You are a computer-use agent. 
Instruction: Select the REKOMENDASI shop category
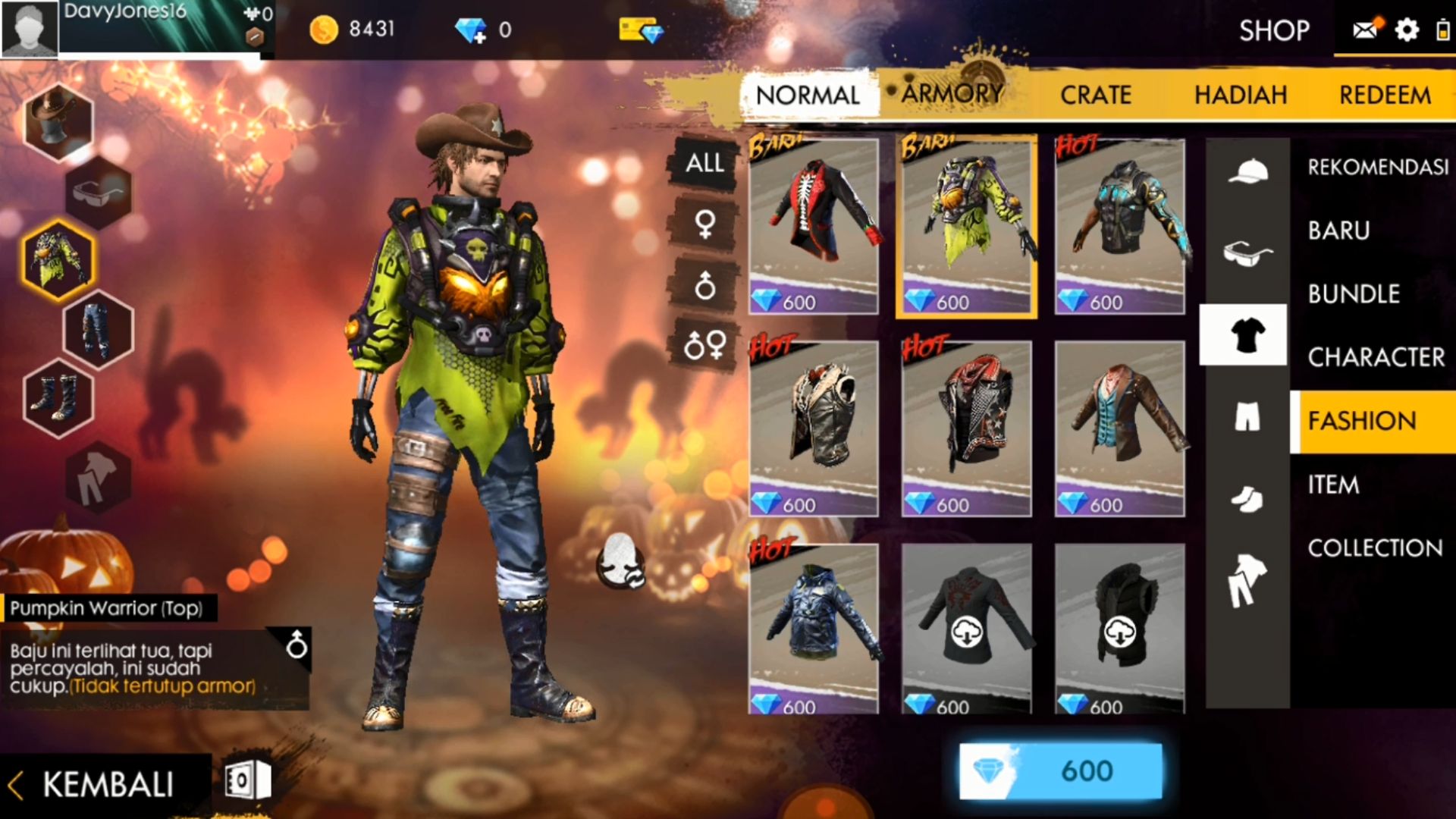(x=1377, y=167)
